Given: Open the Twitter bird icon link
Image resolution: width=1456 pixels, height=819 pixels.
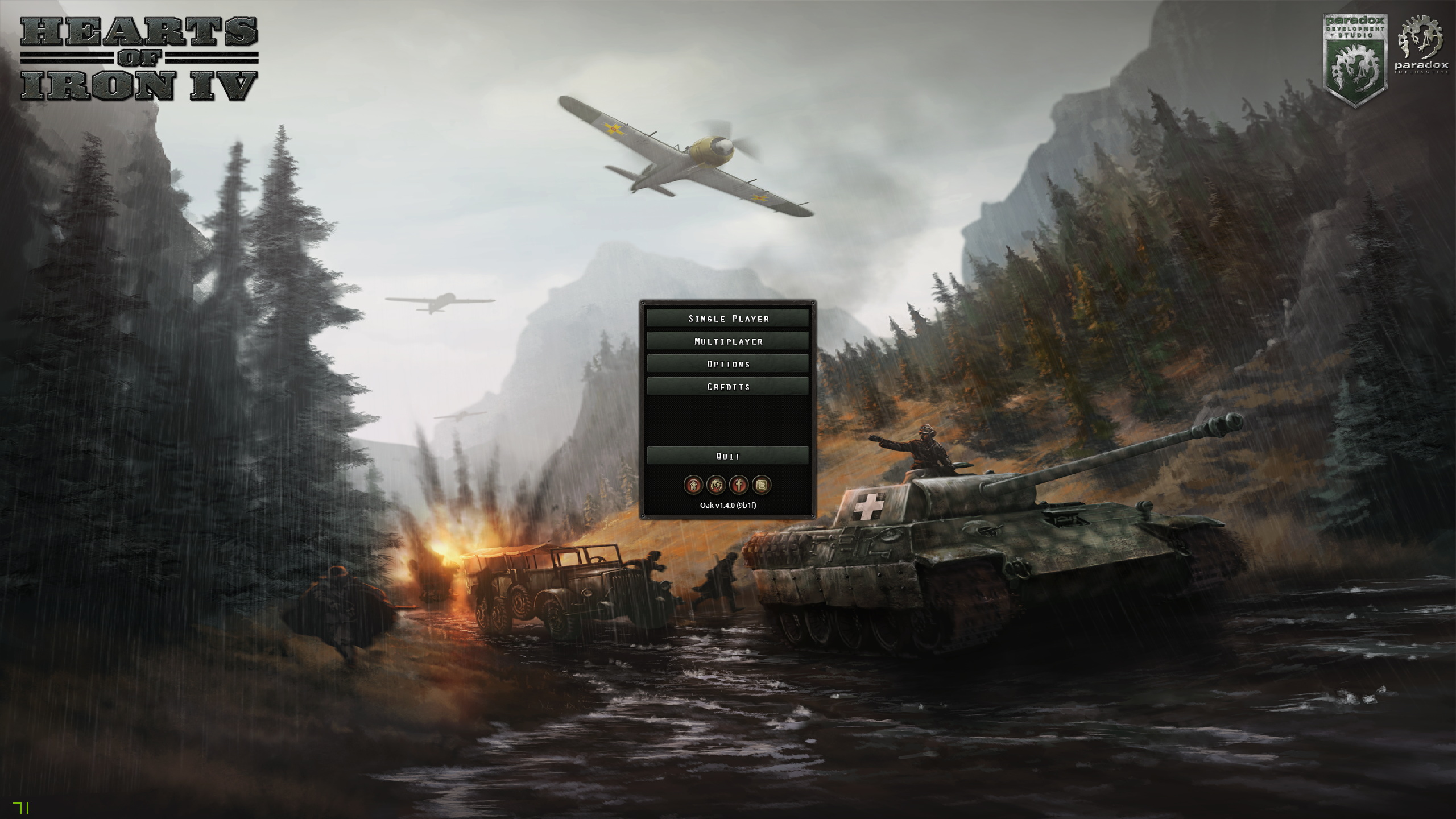Looking at the screenshot, I should [x=762, y=485].
